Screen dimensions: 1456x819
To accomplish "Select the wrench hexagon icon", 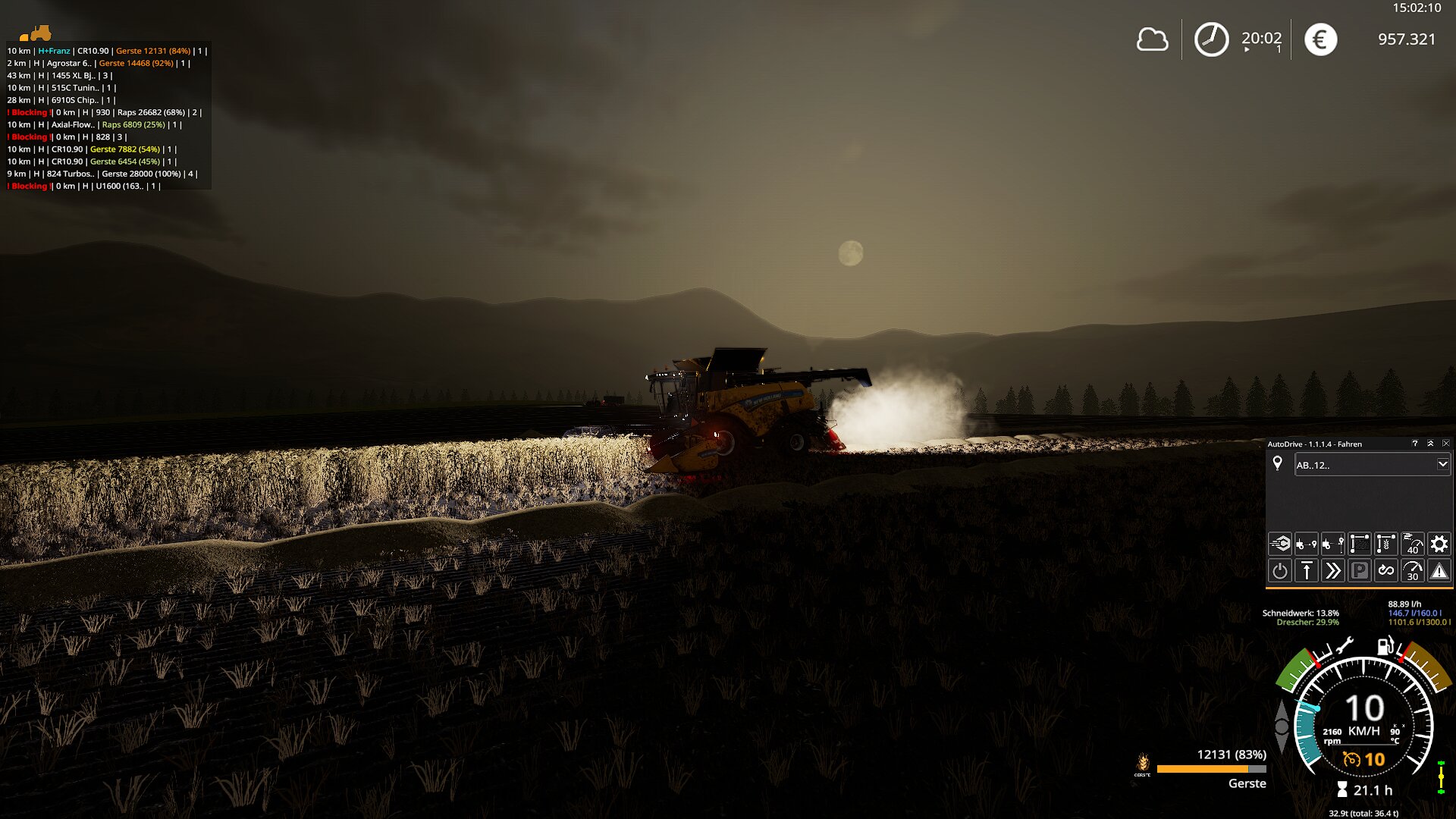I will click(1280, 544).
